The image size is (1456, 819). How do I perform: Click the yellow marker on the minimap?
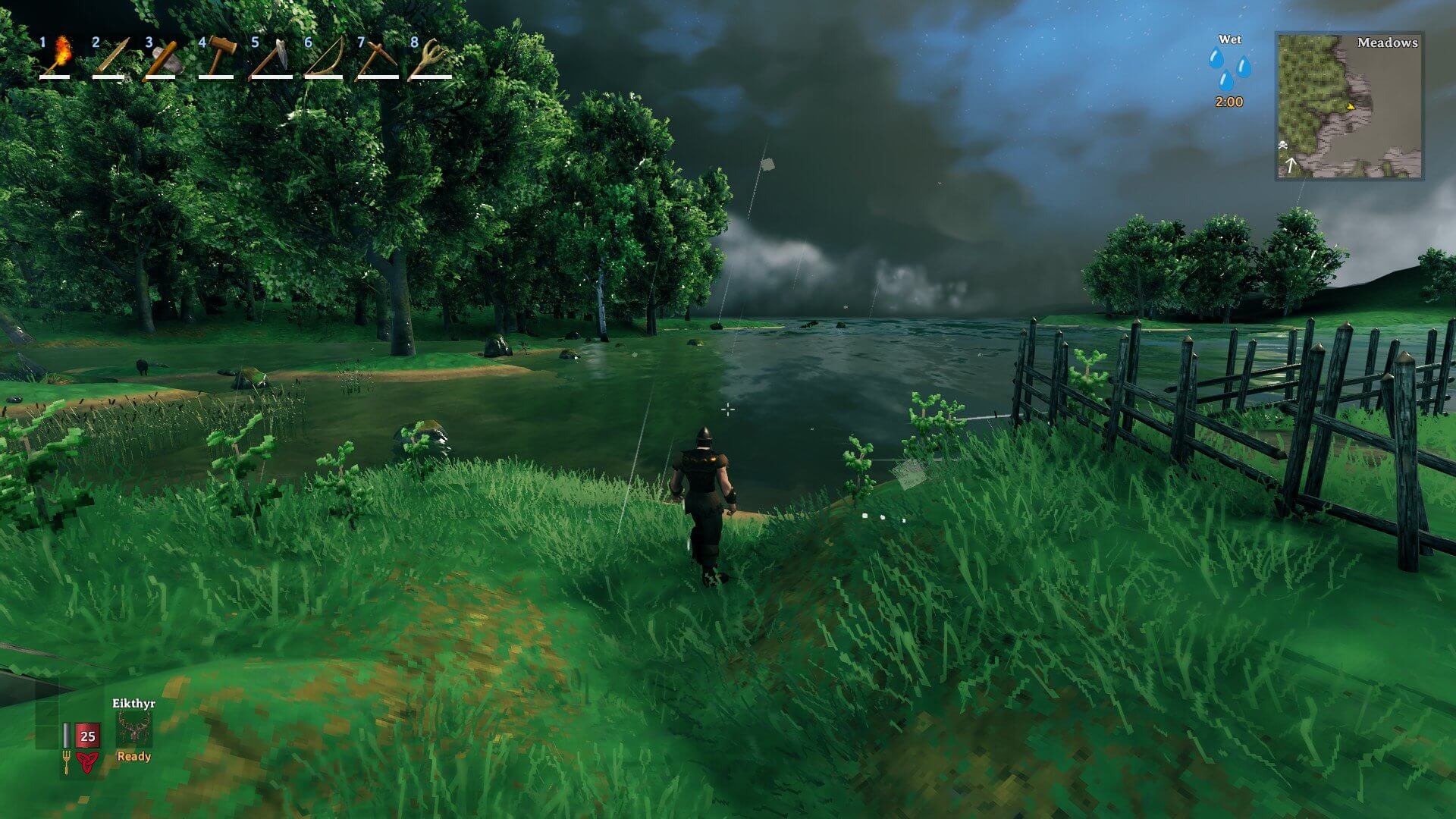tap(1350, 107)
